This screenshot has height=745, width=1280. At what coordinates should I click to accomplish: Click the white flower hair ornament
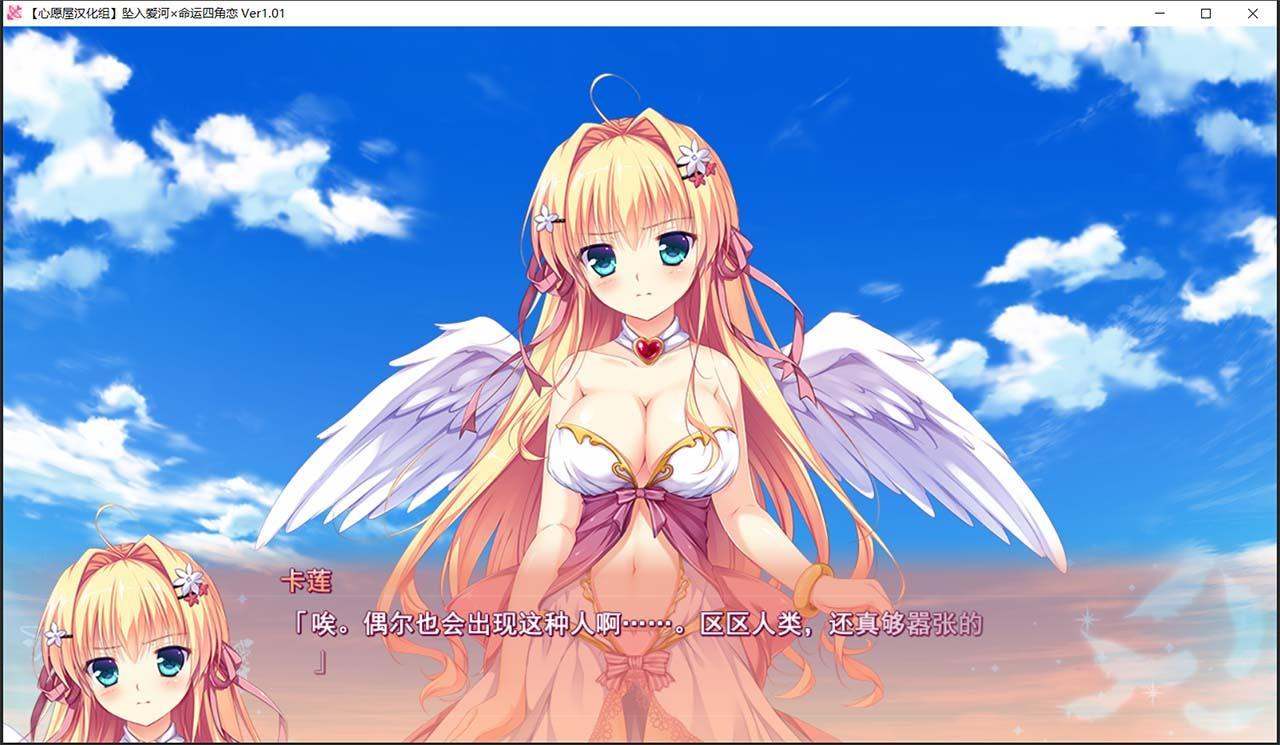pos(694,159)
